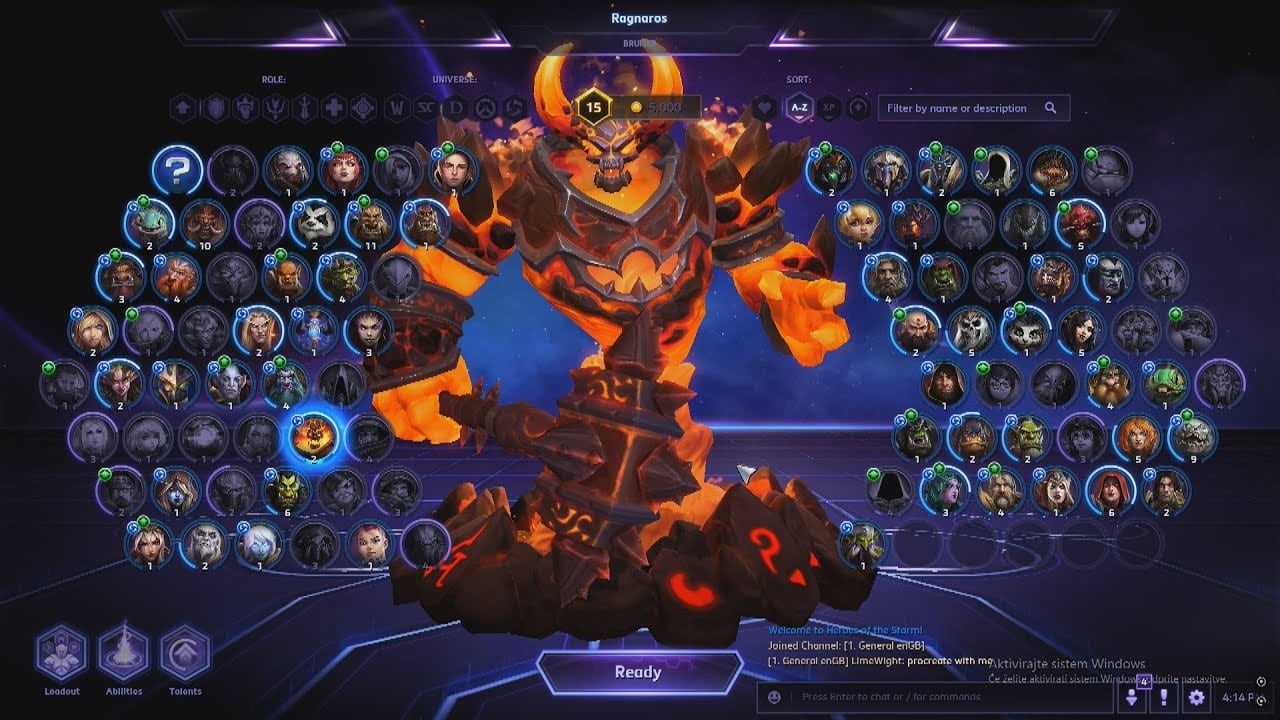Open the Abilities panel
This screenshot has height=720, width=1280.
click(124, 654)
